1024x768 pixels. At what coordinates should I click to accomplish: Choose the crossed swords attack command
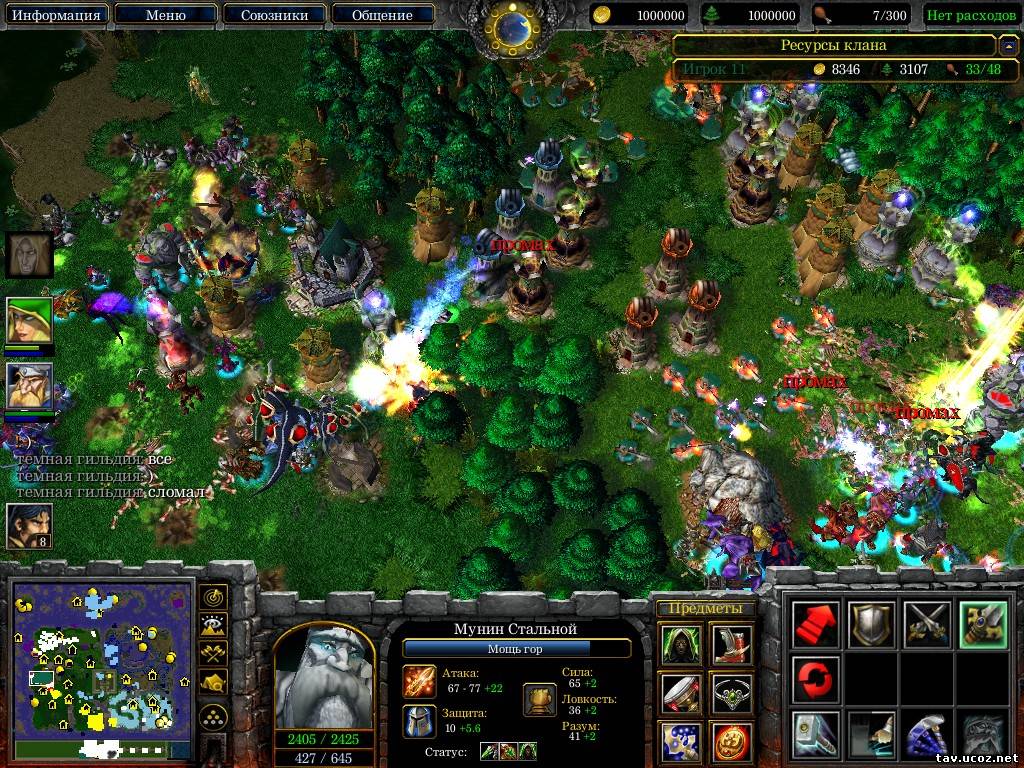(x=926, y=625)
